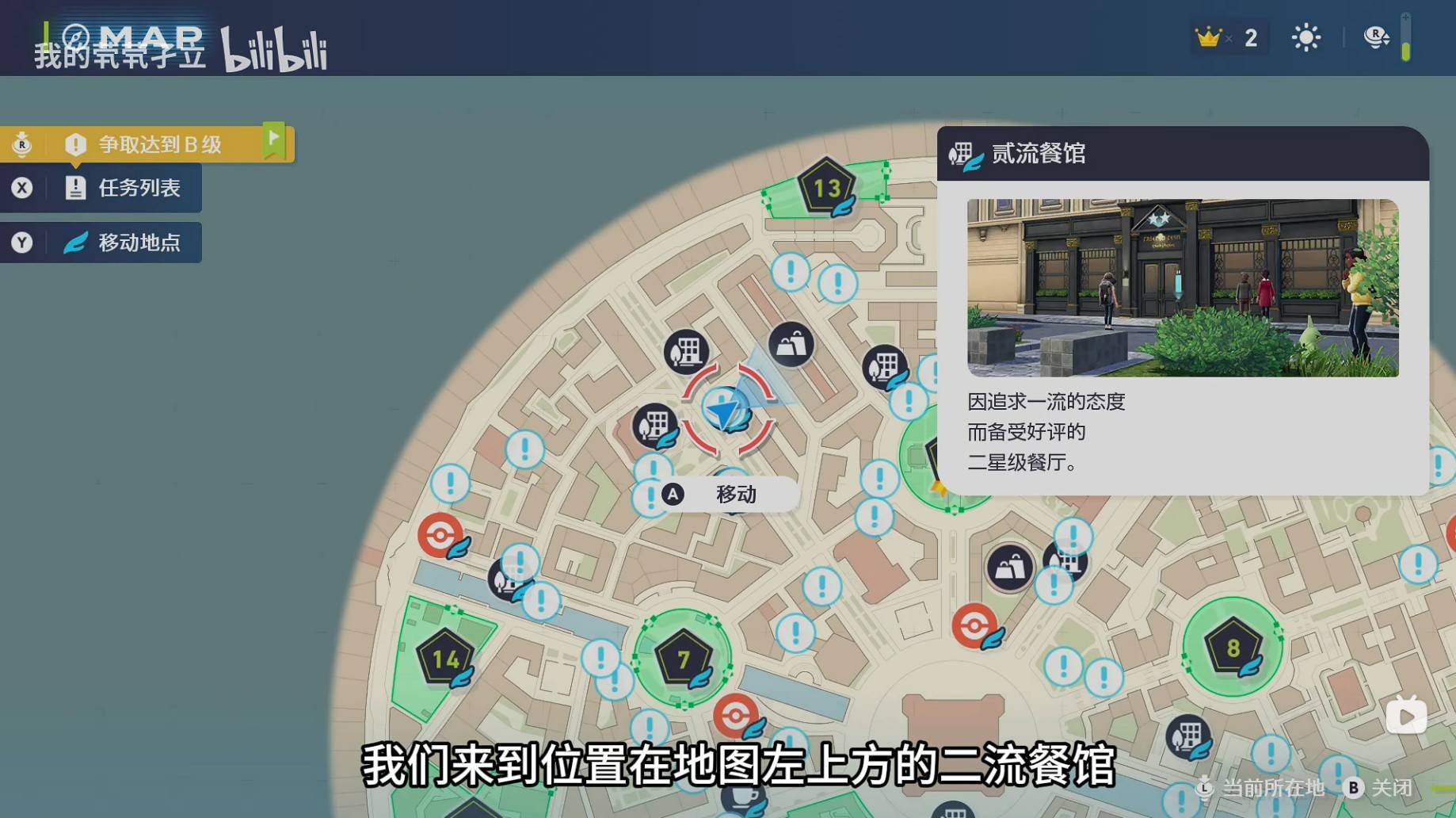
Task: Select the zone 7 map marker
Action: point(683,659)
